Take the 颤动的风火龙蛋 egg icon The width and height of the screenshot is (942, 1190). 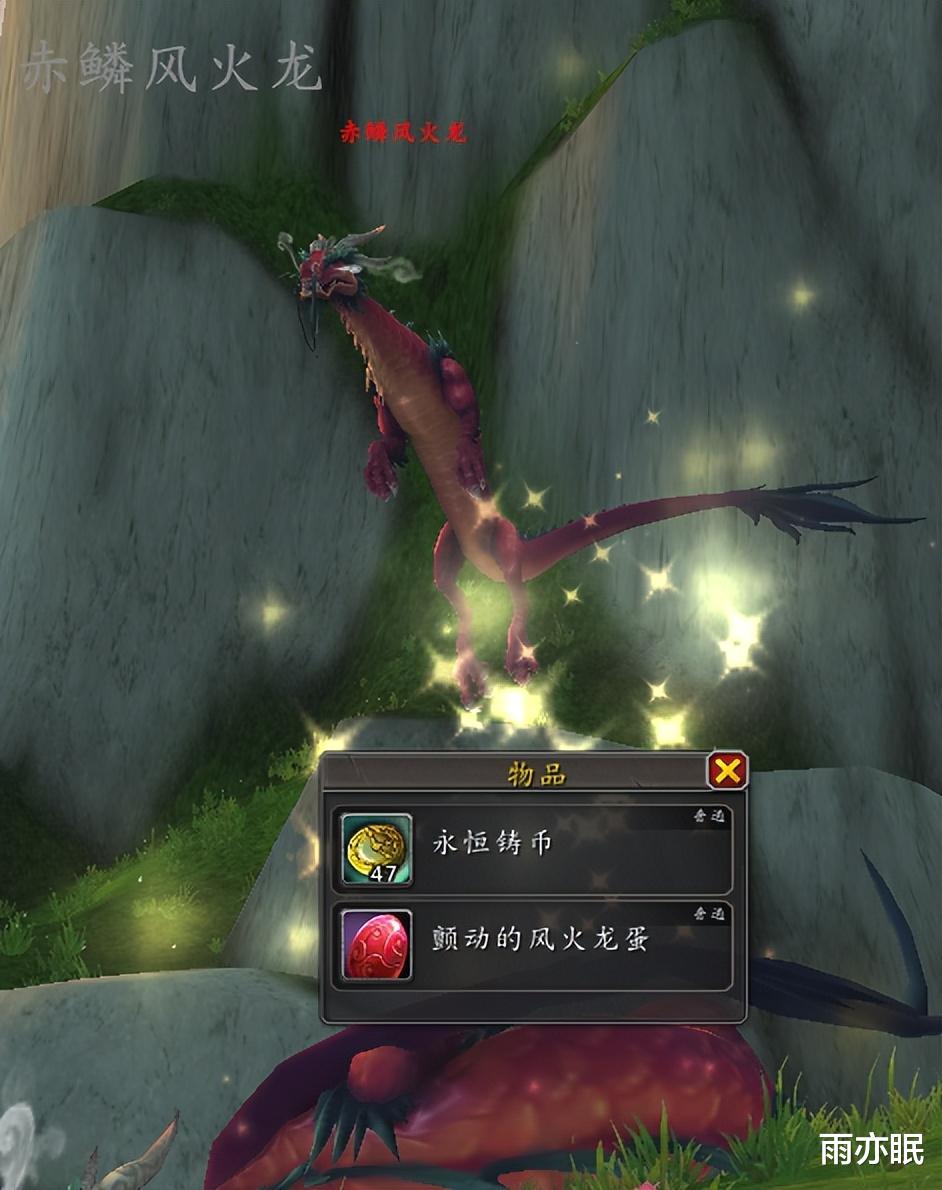point(377,944)
